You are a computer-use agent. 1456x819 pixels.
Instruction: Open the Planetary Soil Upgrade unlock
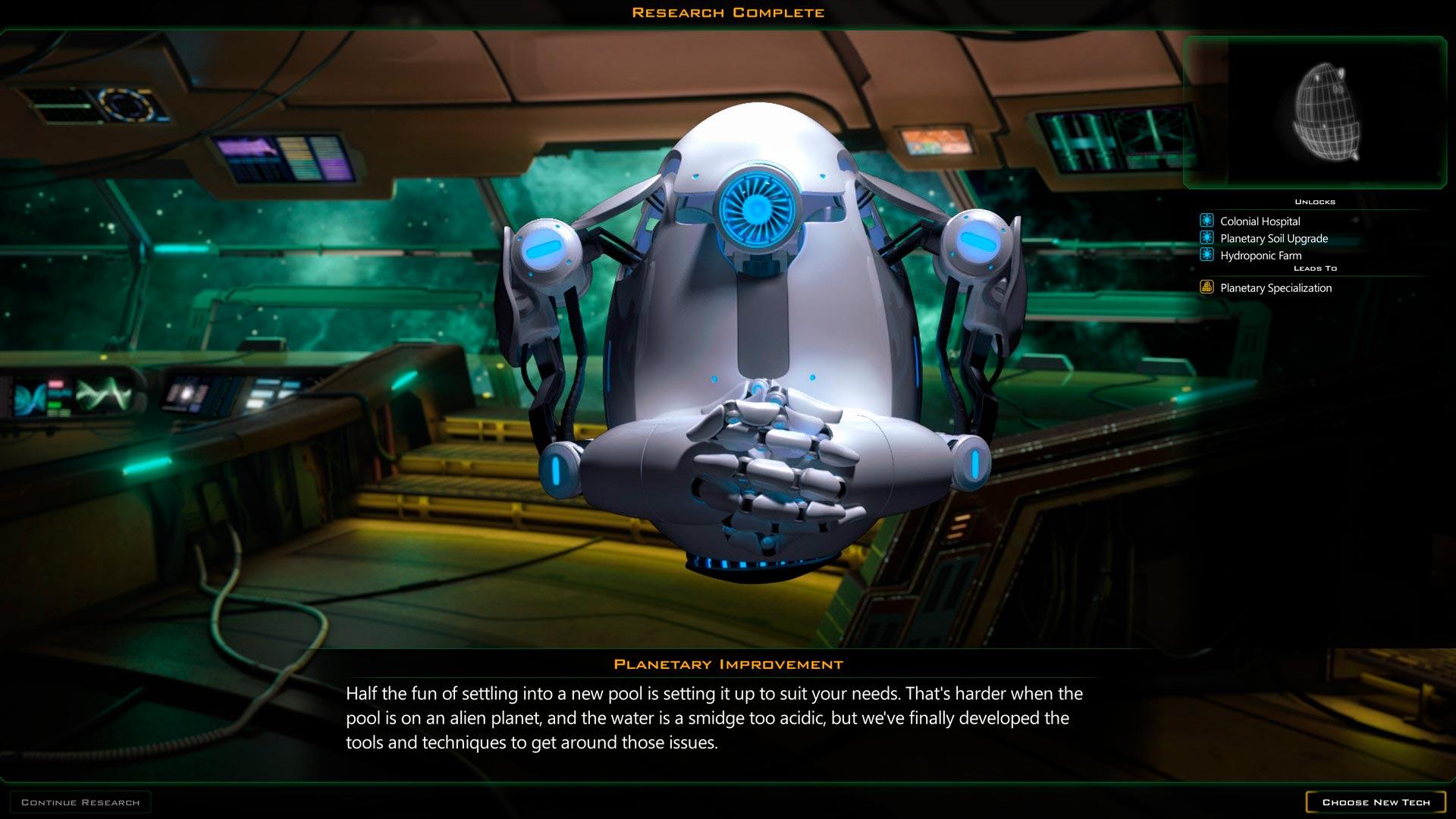pyautogui.click(x=1273, y=238)
